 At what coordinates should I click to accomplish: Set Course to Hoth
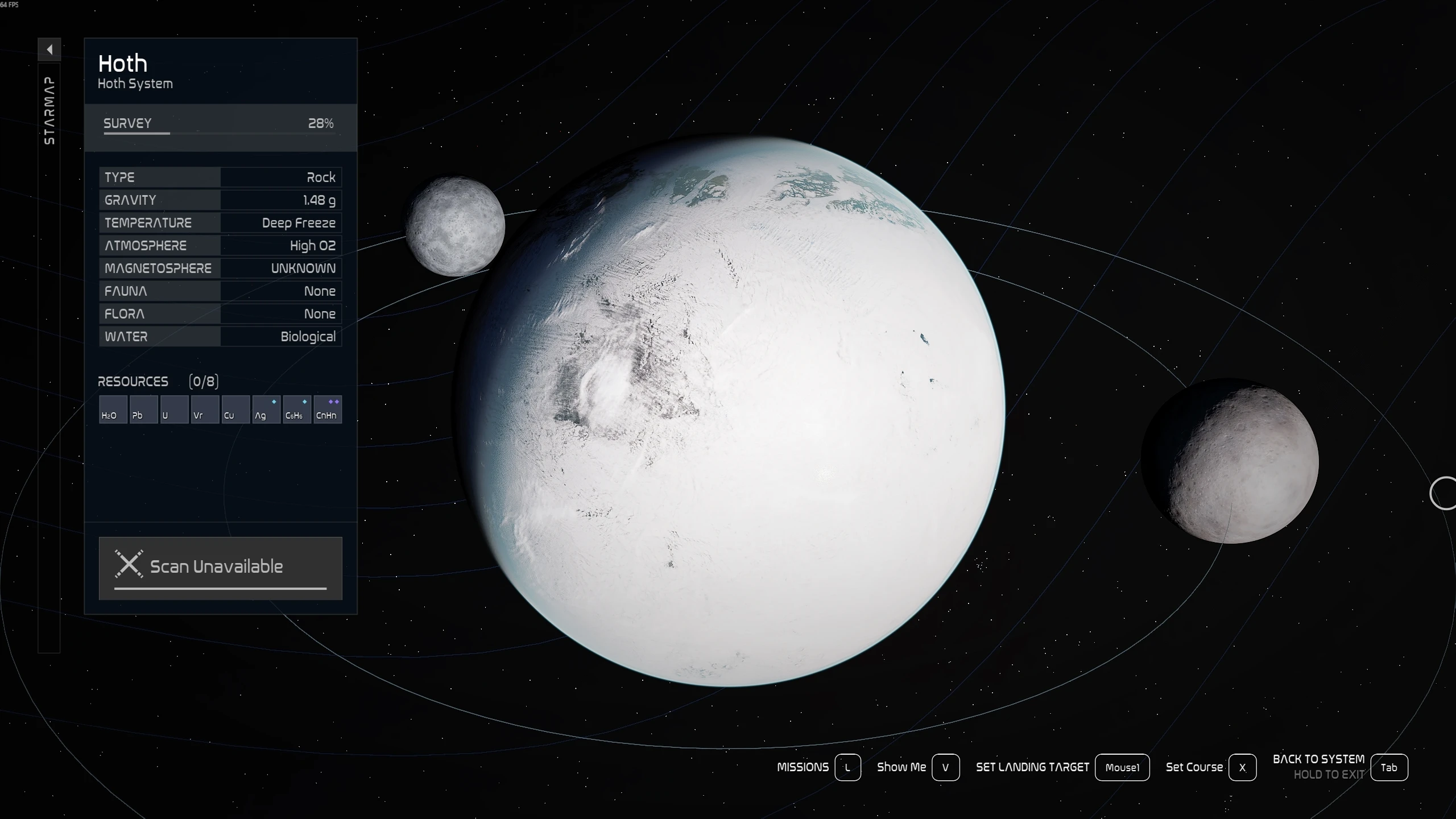click(x=1242, y=767)
